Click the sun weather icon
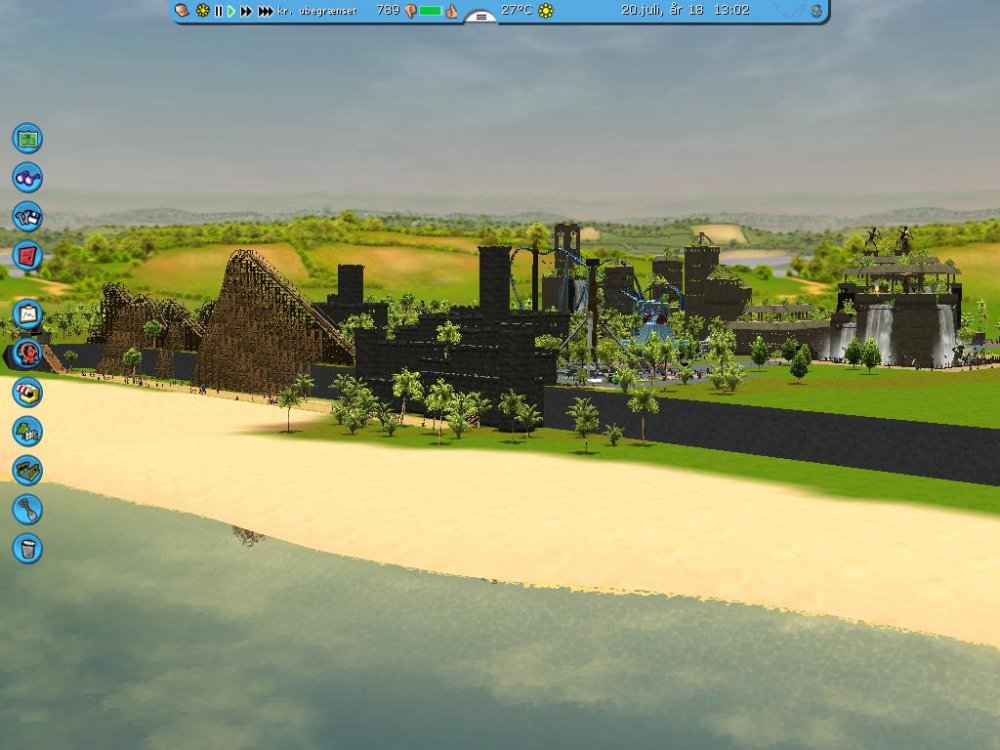Screen dimensions: 1000x750 tap(545, 11)
